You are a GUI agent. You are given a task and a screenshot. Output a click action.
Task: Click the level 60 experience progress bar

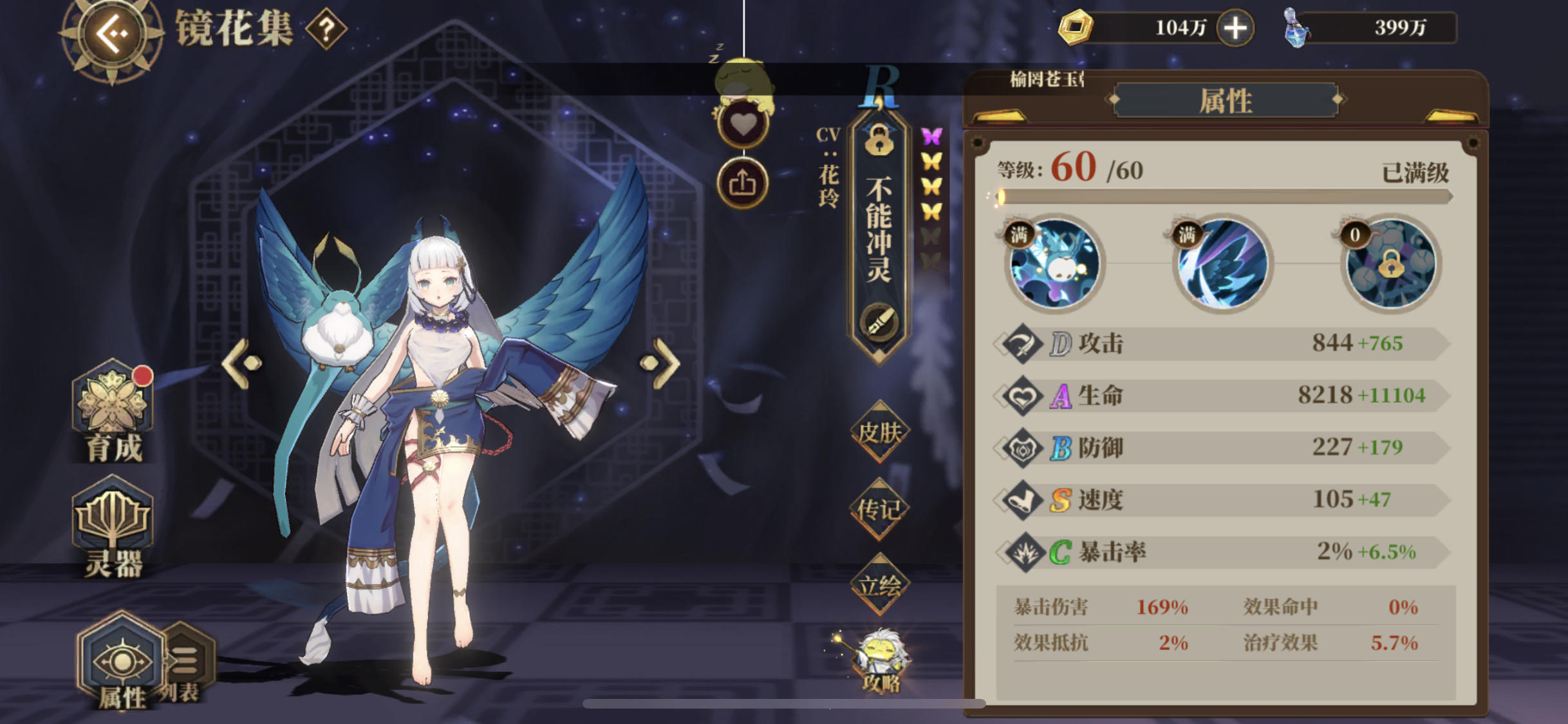coord(1217,197)
